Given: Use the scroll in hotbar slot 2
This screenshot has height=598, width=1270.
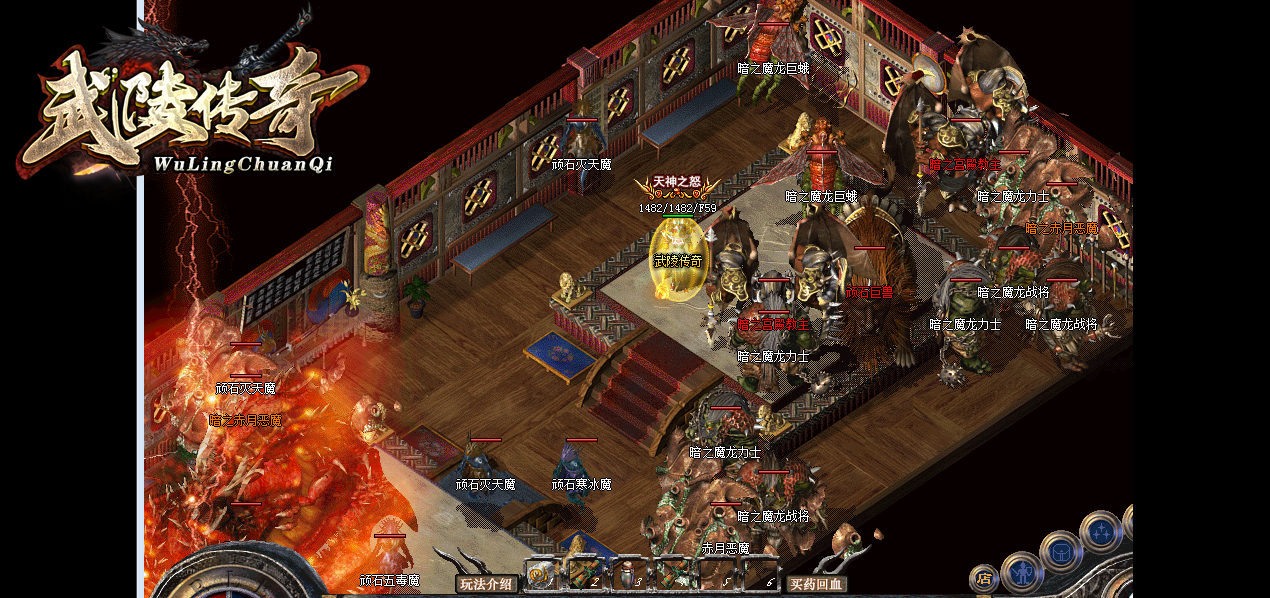Looking at the screenshot, I should (585, 574).
